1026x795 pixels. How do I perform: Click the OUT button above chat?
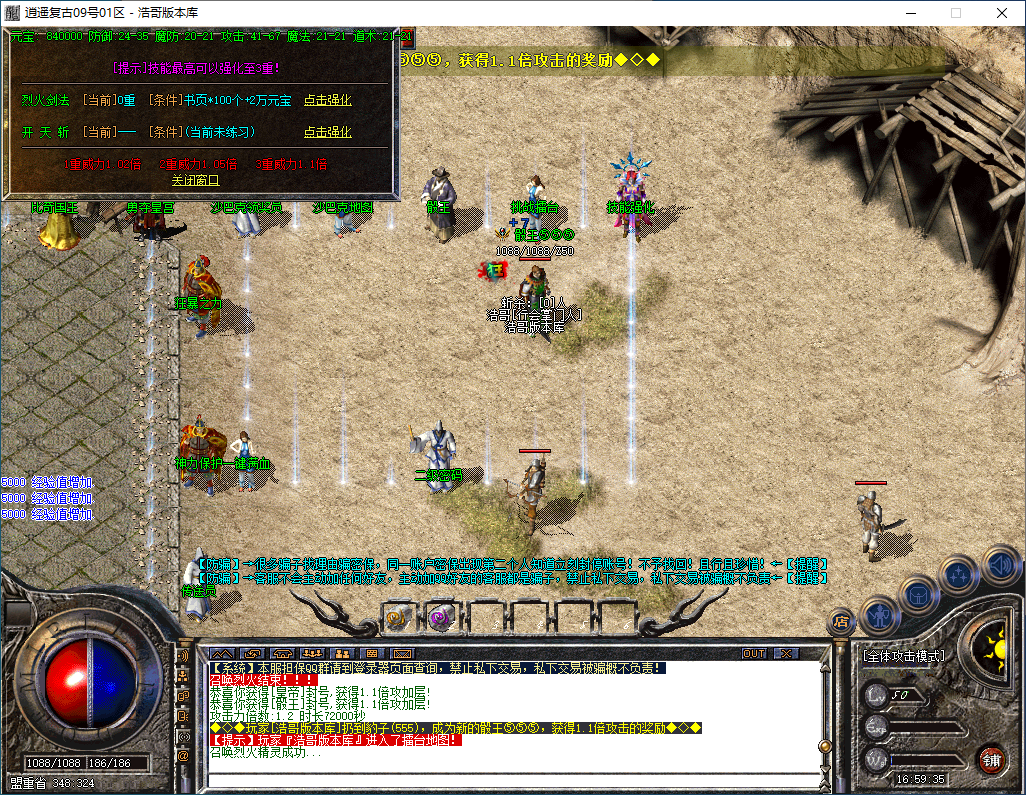[754, 653]
